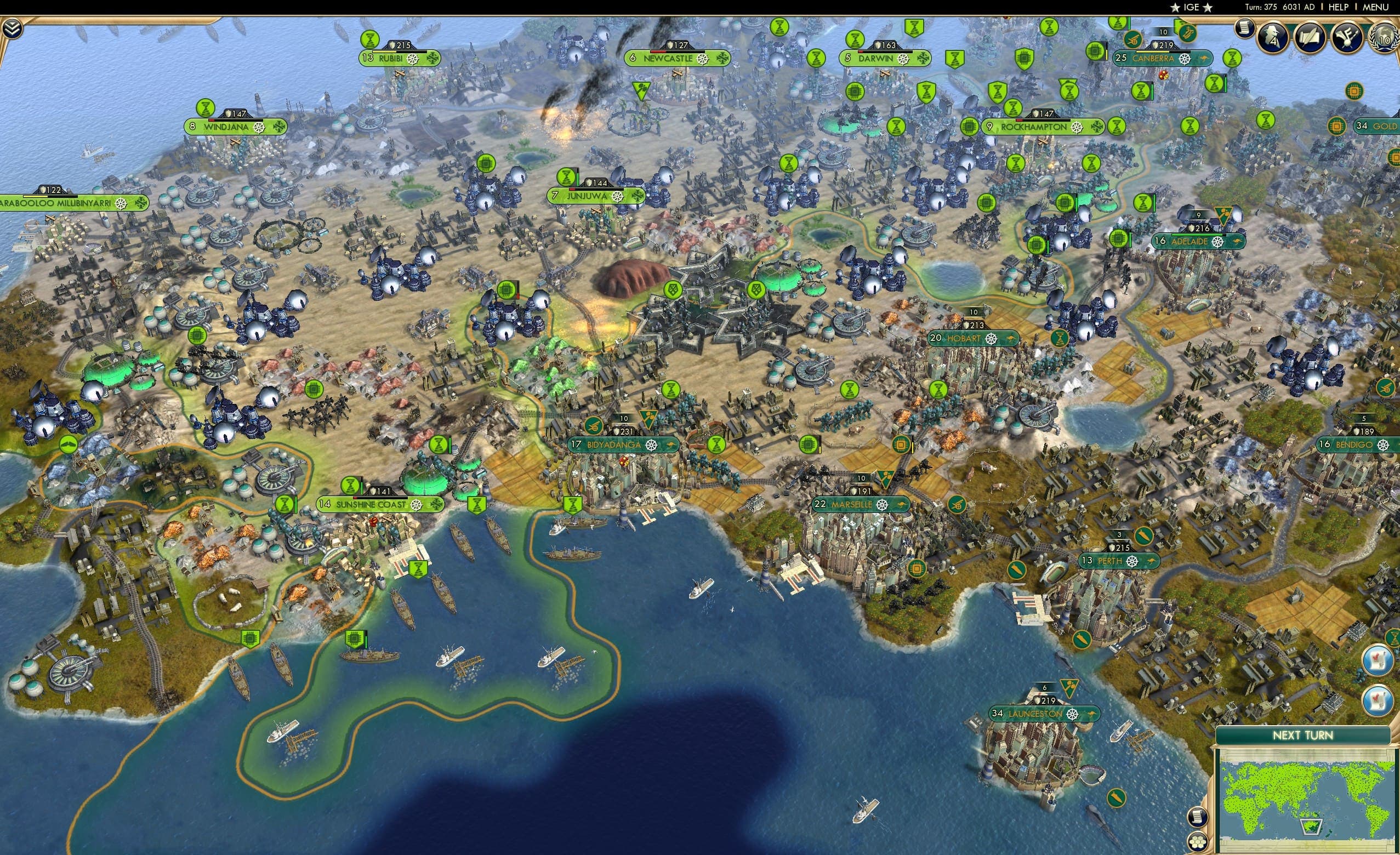Click the kangaroo civ icon on Adelaide's banner
1400x855 pixels.
1238,243
